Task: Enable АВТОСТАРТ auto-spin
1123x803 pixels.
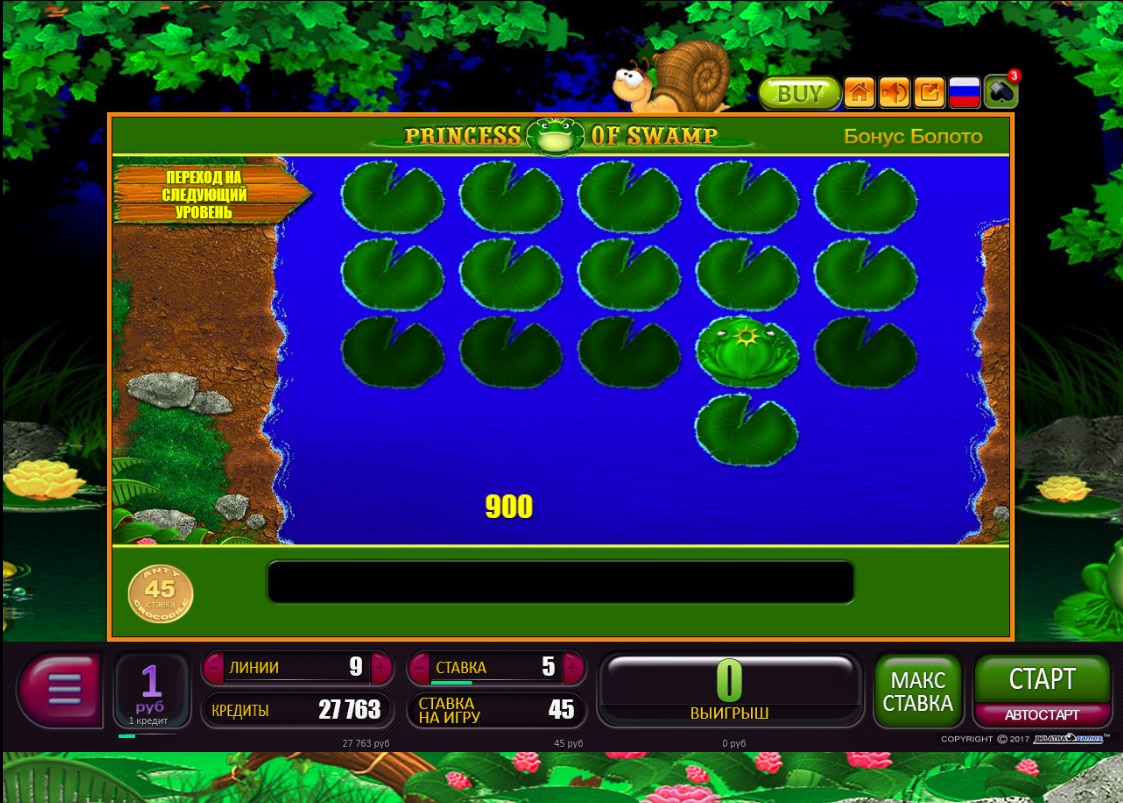Action: [x=1042, y=715]
